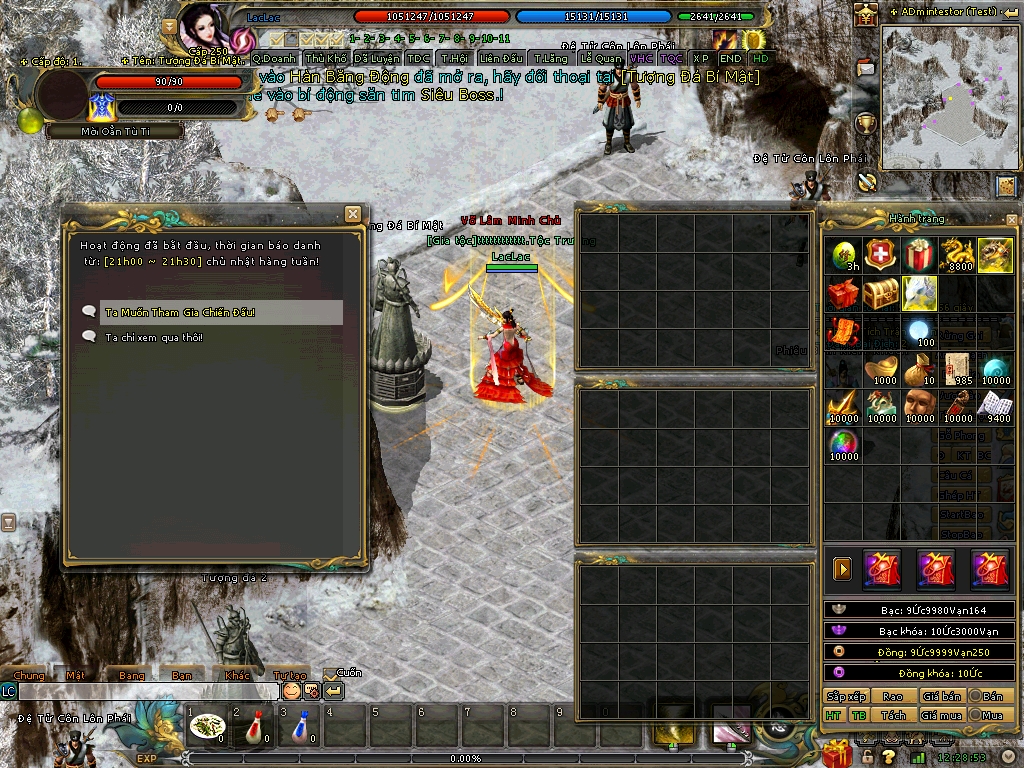Open the Liên Đấu top menu tab

502,59
